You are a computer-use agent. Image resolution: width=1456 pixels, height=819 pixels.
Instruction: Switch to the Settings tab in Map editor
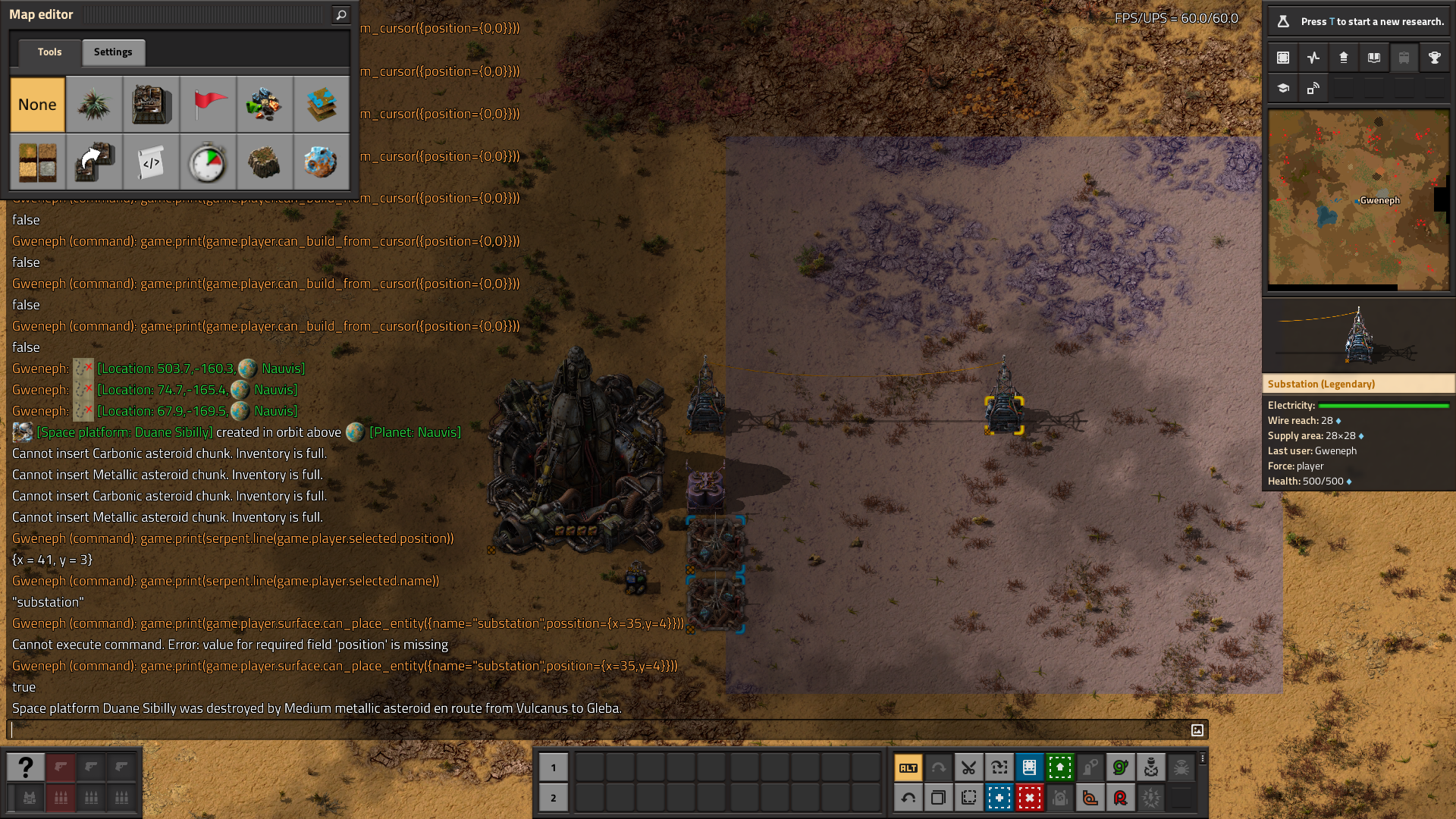(113, 52)
